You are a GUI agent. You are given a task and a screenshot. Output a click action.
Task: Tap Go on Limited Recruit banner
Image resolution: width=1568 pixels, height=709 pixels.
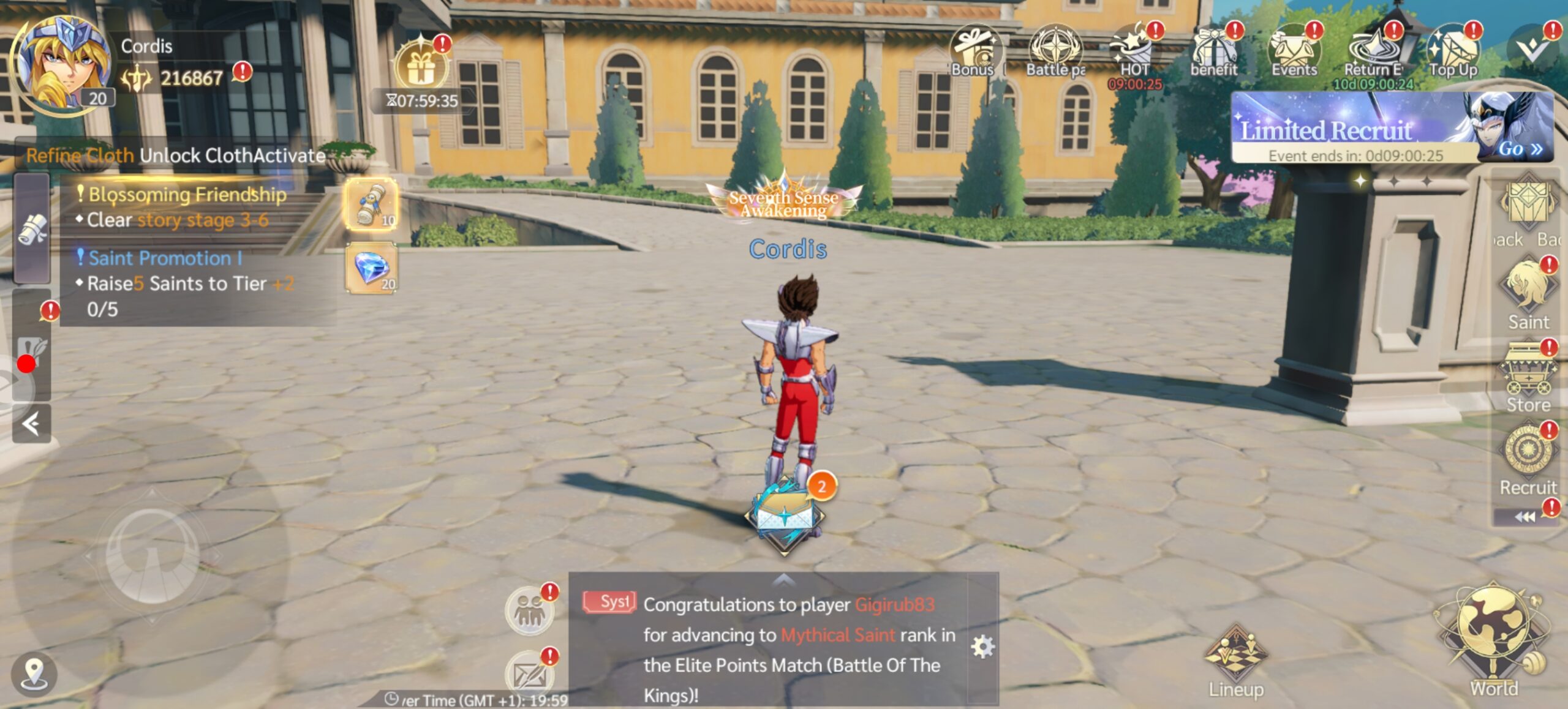[x=1520, y=149]
